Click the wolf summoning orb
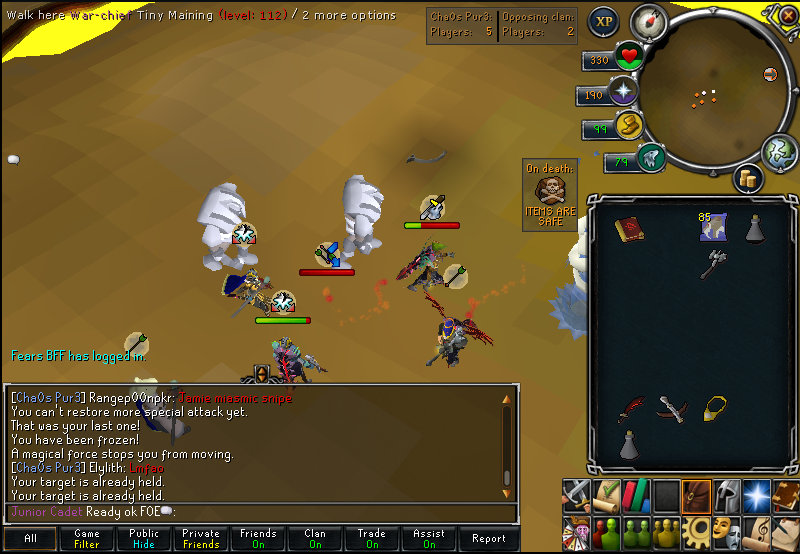 [x=651, y=157]
